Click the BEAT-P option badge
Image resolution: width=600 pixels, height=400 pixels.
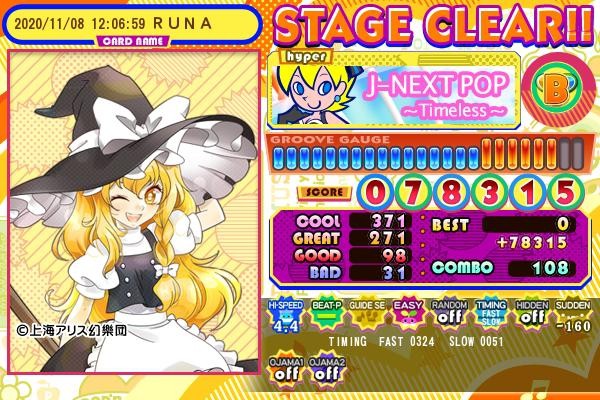coord(324,314)
